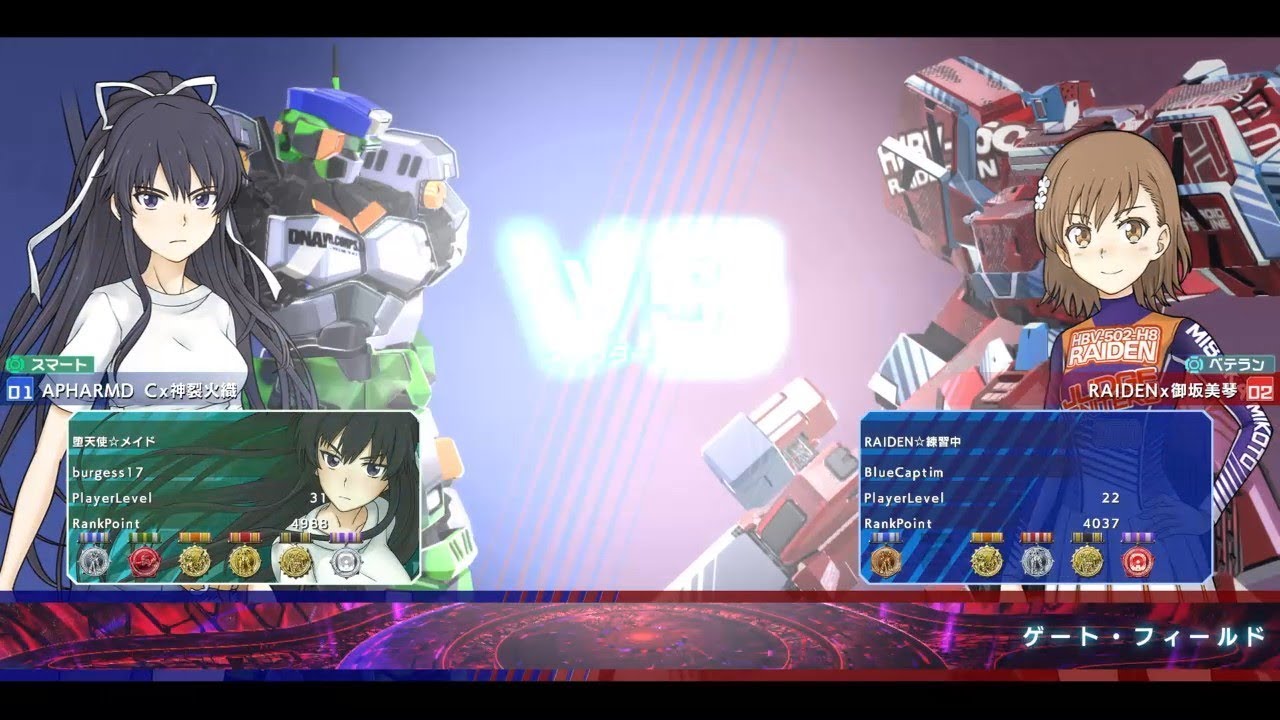Click the red cross medal beside it
The height and width of the screenshot is (720, 1280).
[x=144, y=560]
